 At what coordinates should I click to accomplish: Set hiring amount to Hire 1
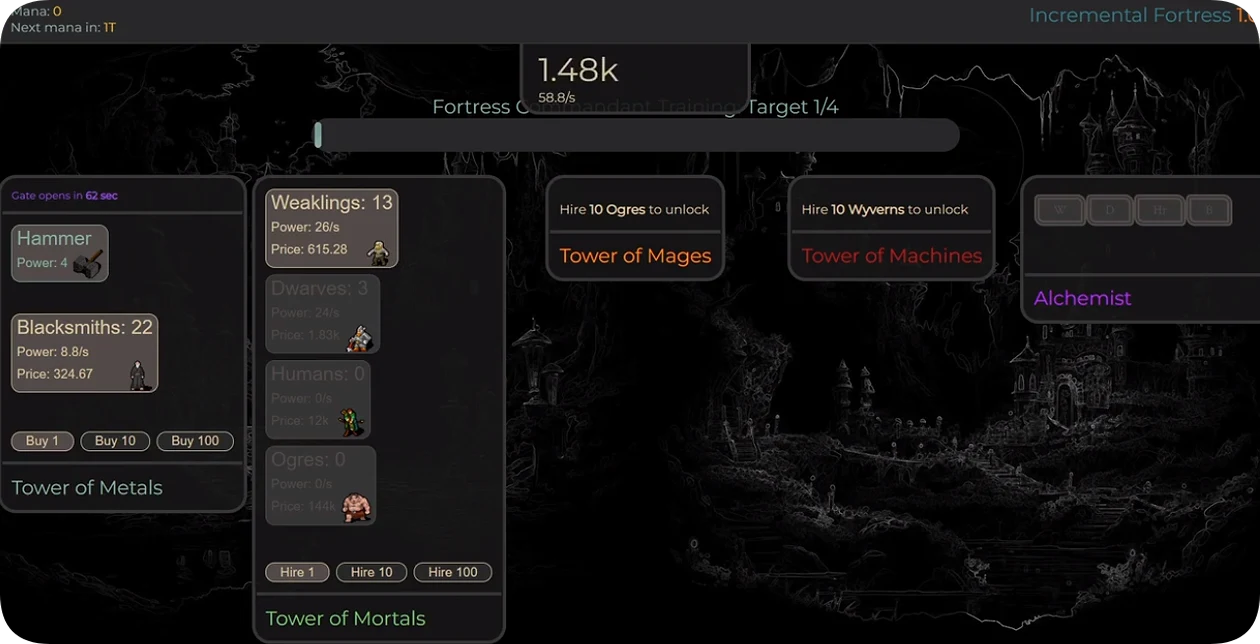click(x=297, y=572)
